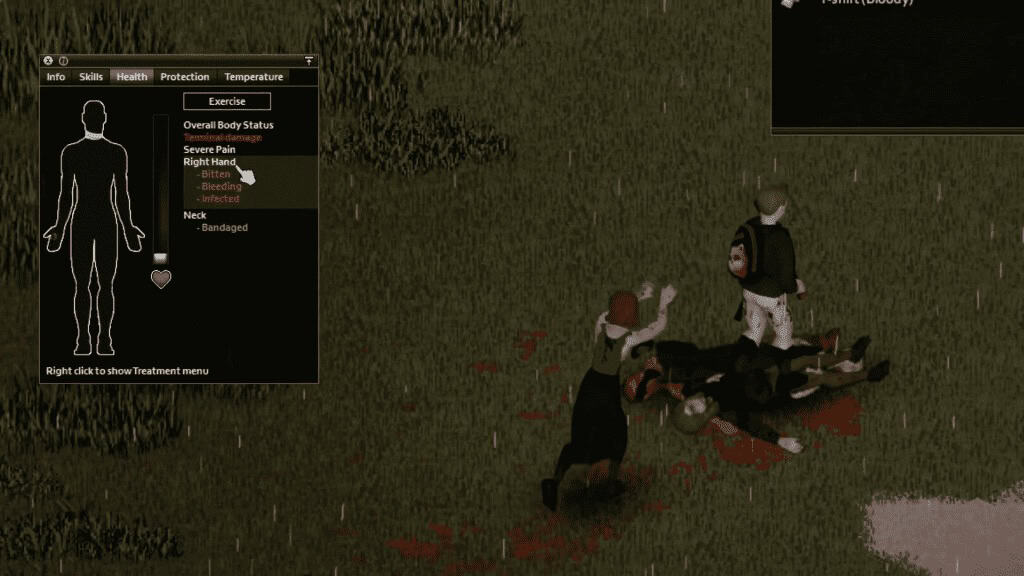1024x576 pixels.
Task: Select the T-shirt (Bloody) inventory item
Action: click(866, 4)
